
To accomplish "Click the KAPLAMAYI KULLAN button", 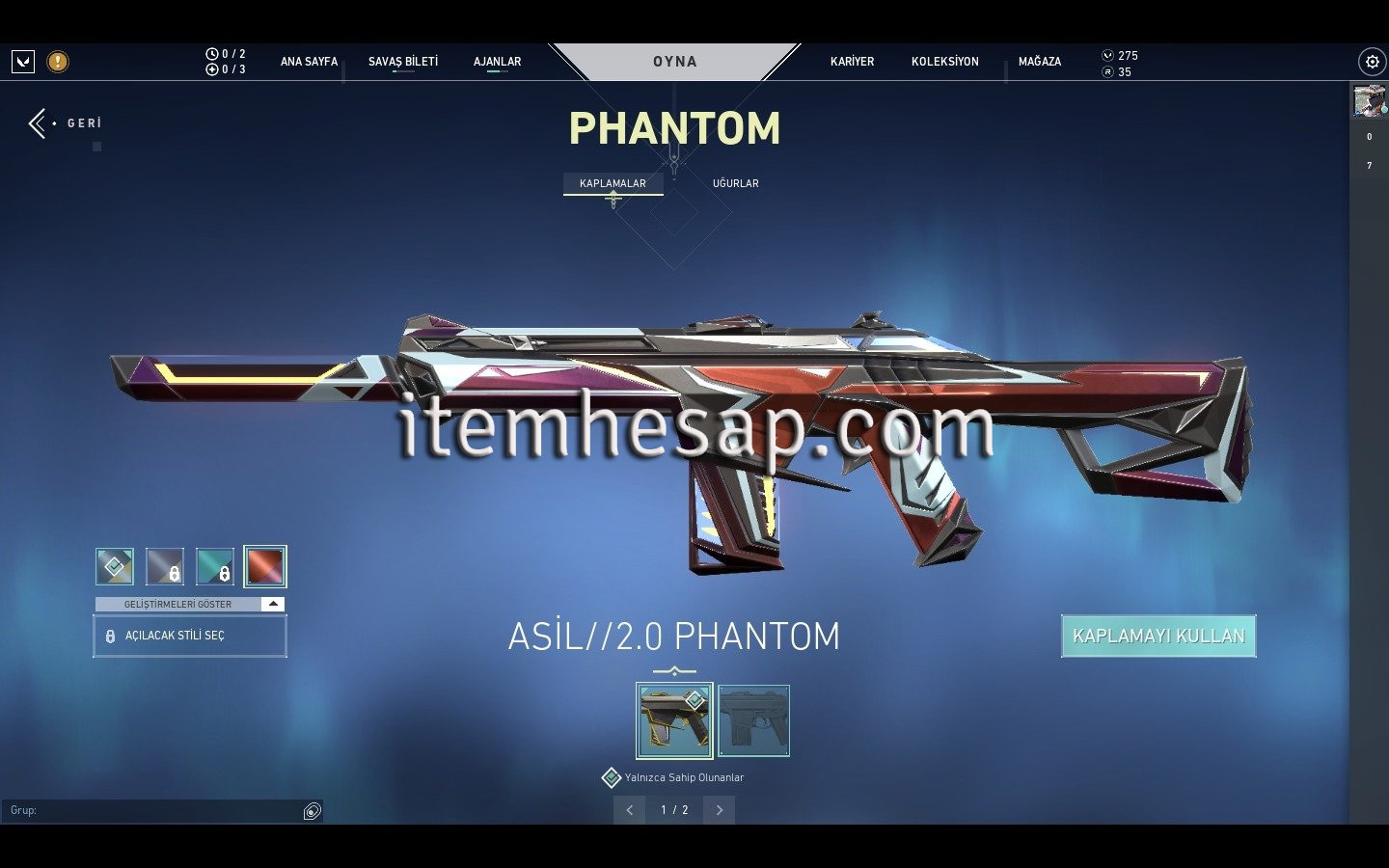I will click(1157, 636).
